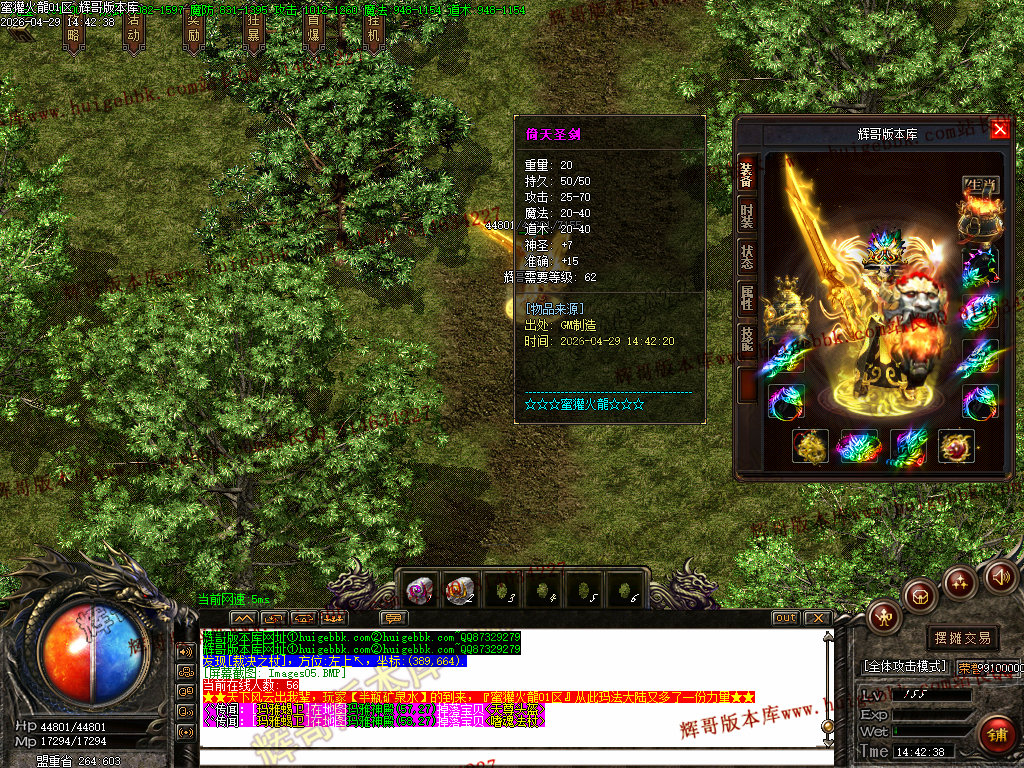Open the 活动 events banner
This screenshot has height=768, width=1024.
click(x=133, y=33)
